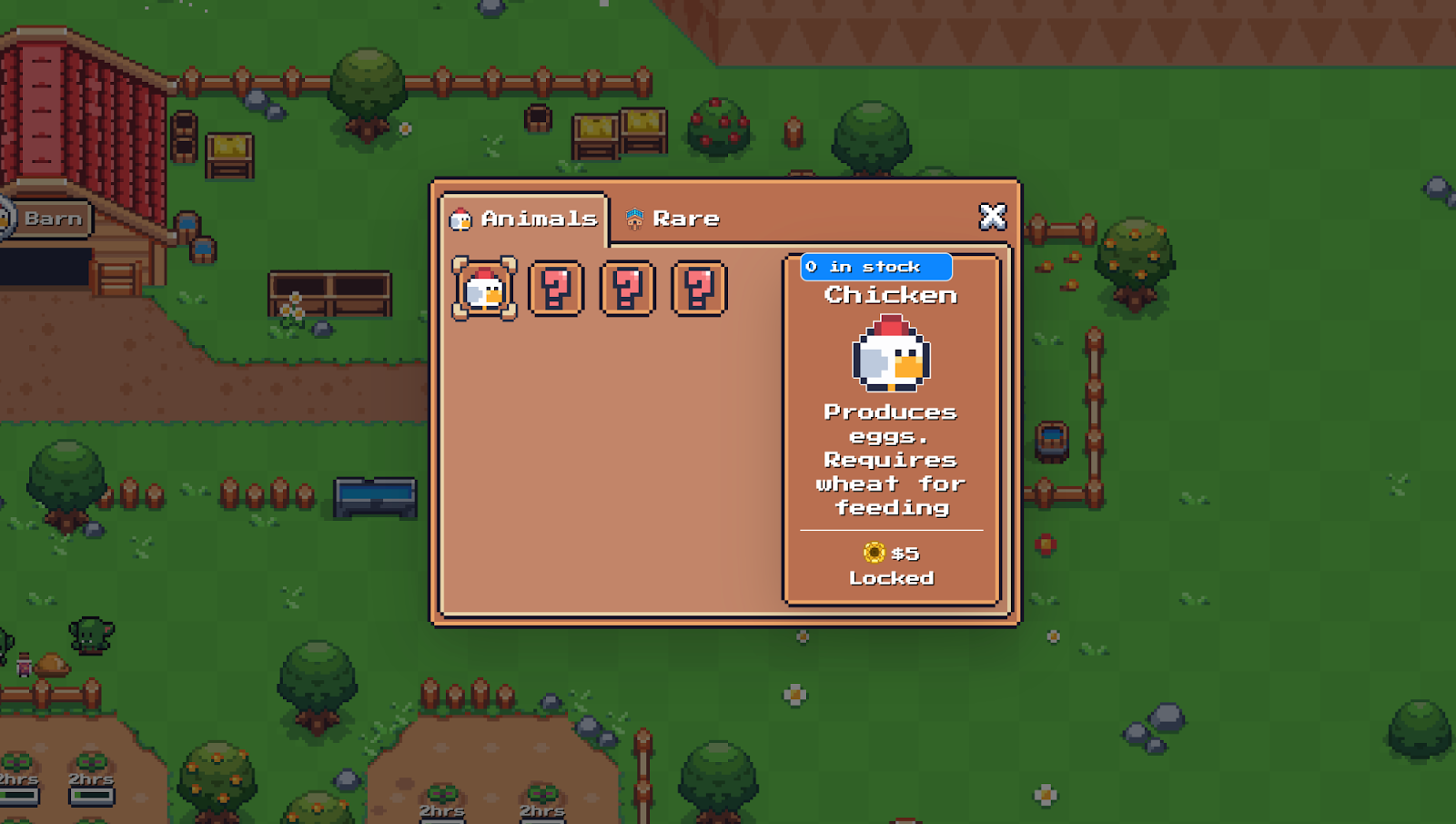Screen dimensions: 1456x824
Task: Open the Rare tab
Action: (x=682, y=218)
